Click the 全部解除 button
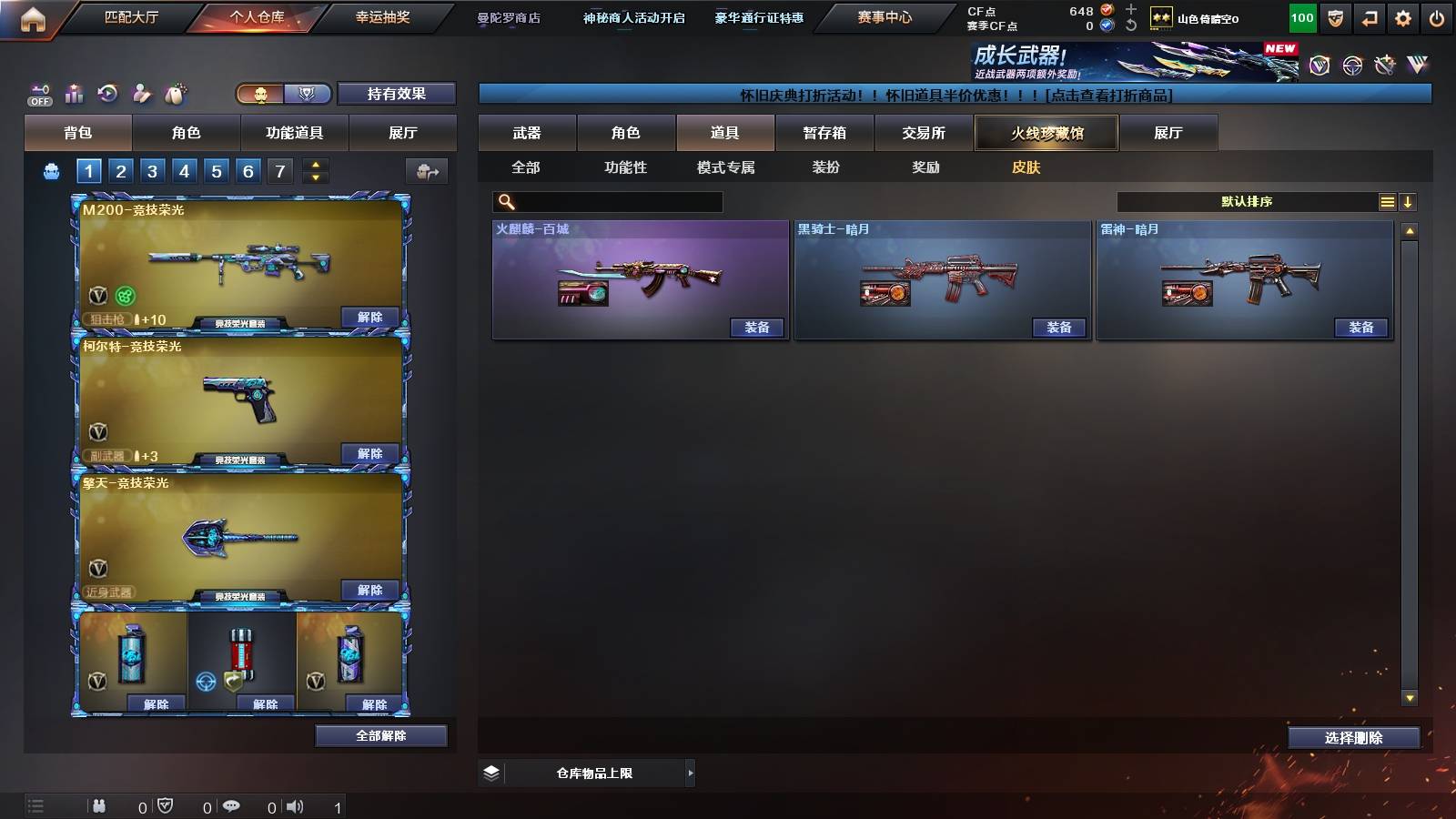The height and width of the screenshot is (819, 1456). (380, 735)
